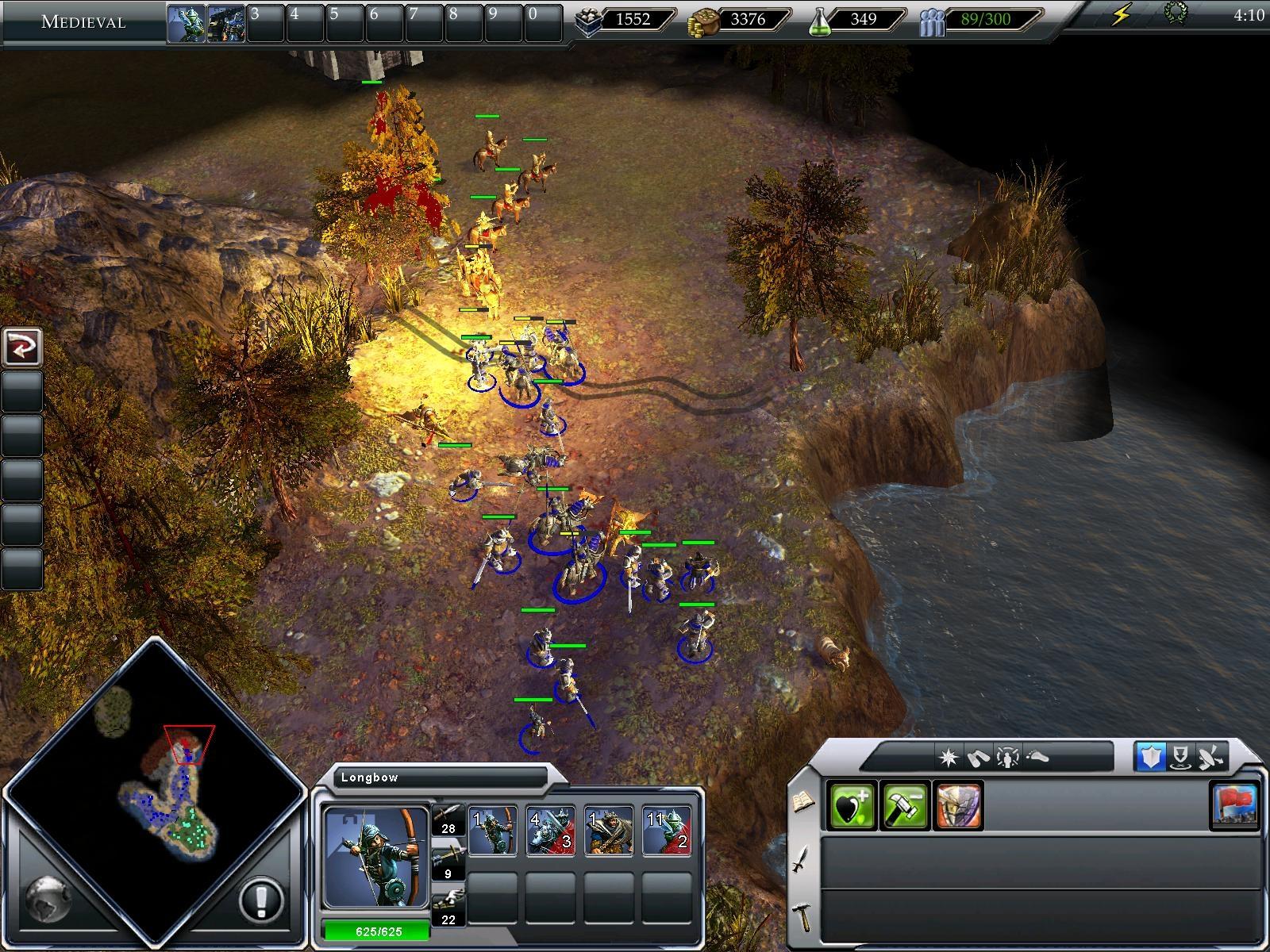Use the armored shield ability icon
The width and height of the screenshot is (1270, 952).
pyautogui.click(x=959, y=805)
